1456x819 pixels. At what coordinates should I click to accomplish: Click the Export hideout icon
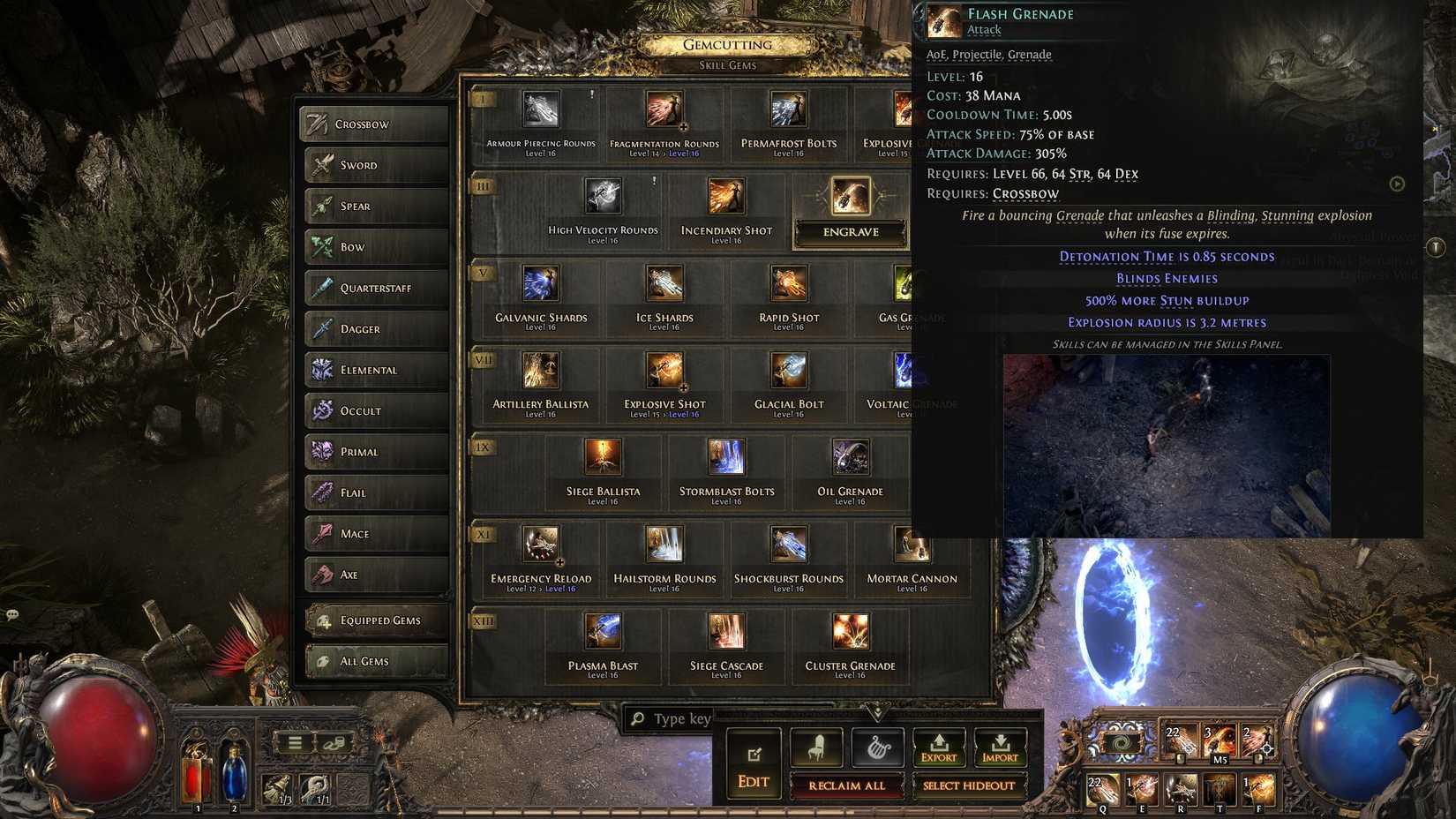(939, 746)
